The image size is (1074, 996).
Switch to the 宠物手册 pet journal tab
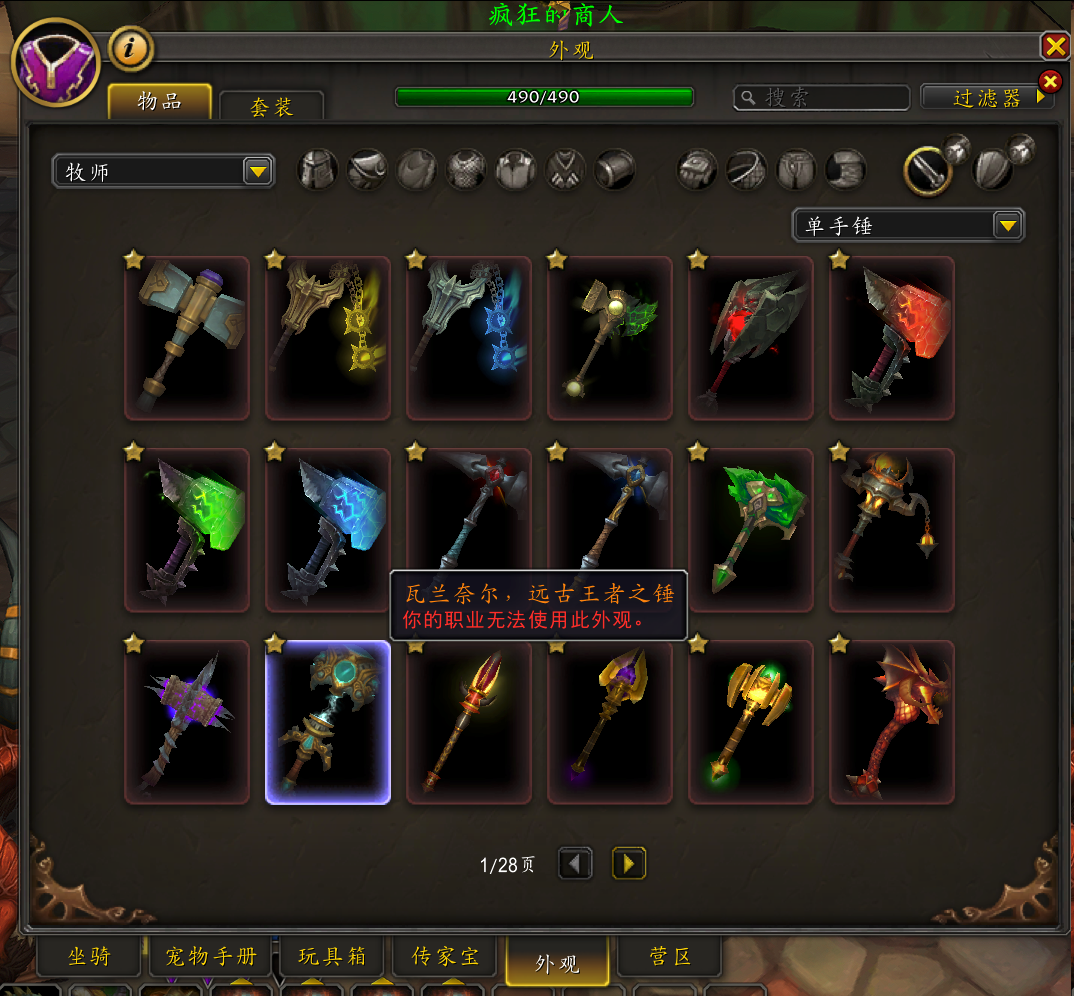pyautogui.click(x=211, y=957)
